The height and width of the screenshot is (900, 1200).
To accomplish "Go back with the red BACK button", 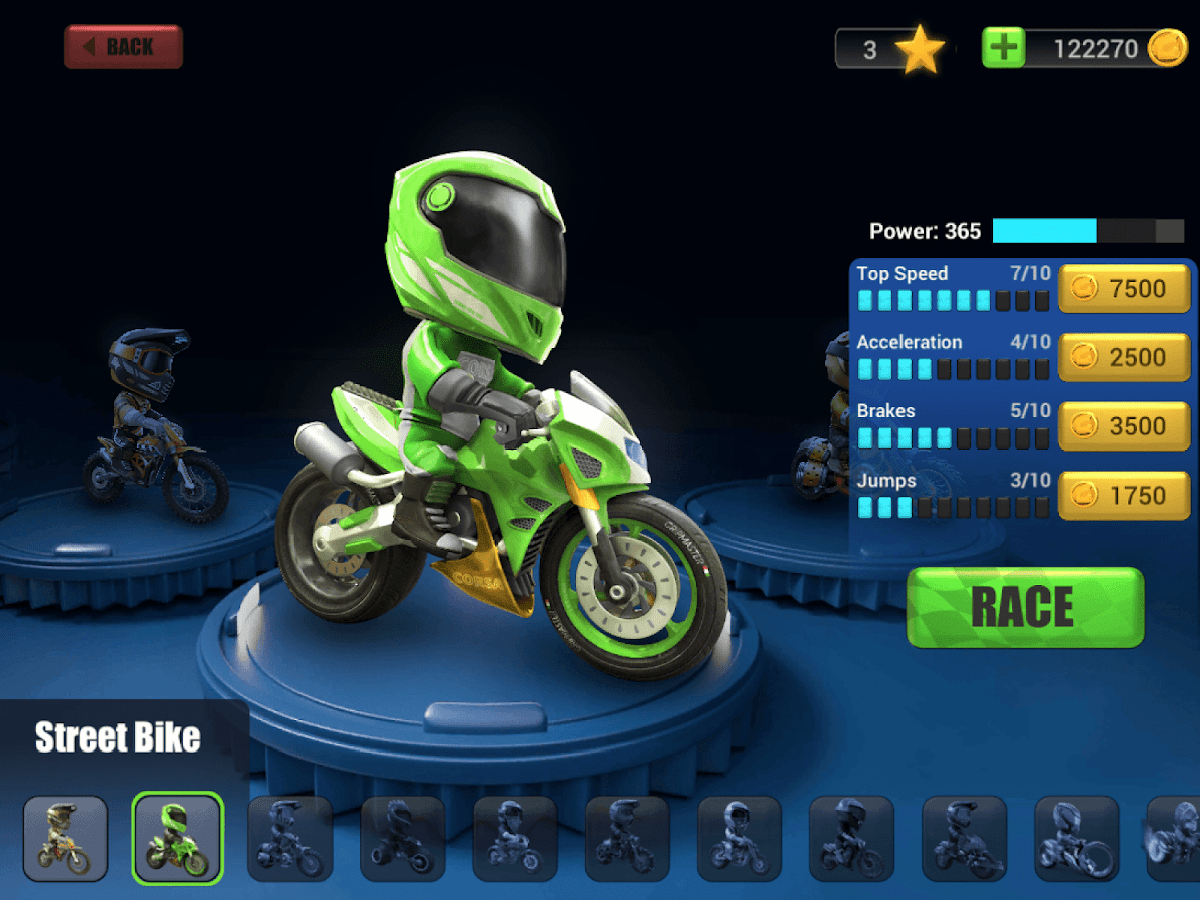I will [x=123, y=47].
